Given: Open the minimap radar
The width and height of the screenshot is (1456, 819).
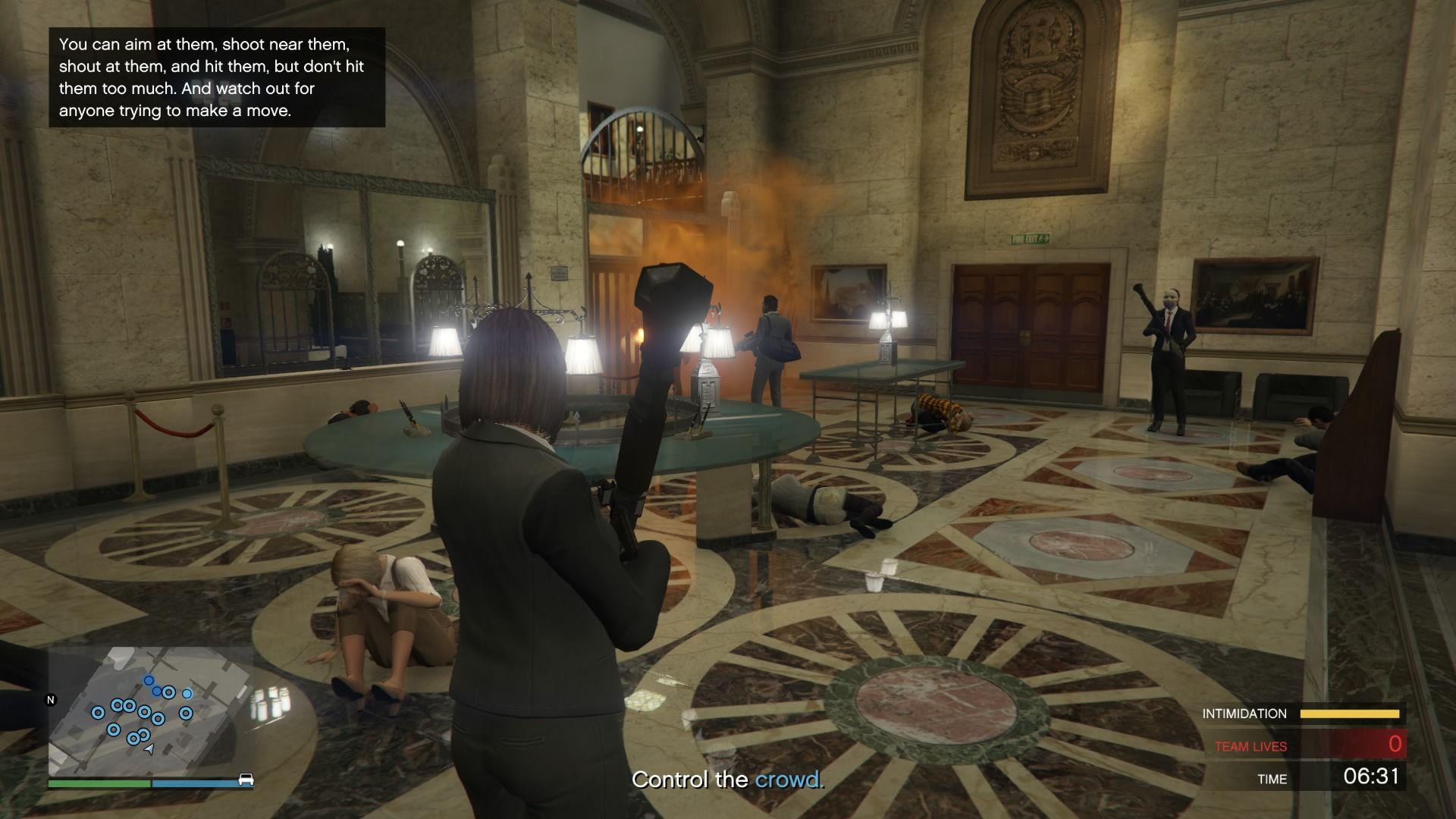Looking at the screenshot, I should (151, 710).
